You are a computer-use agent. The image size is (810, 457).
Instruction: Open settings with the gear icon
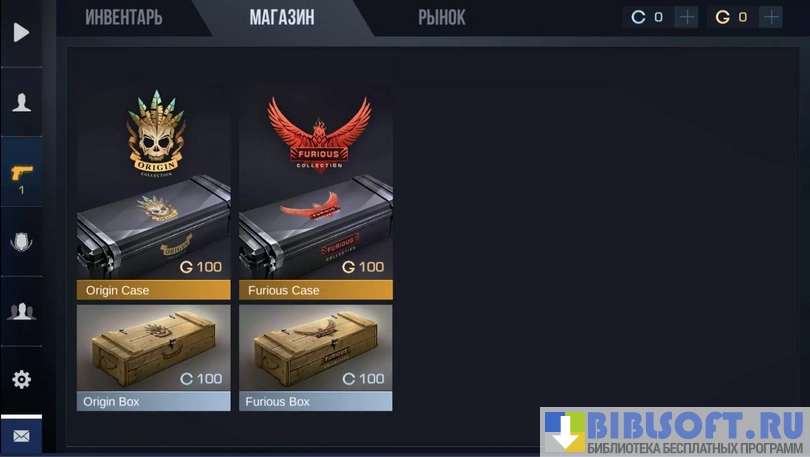coord(21,379)
